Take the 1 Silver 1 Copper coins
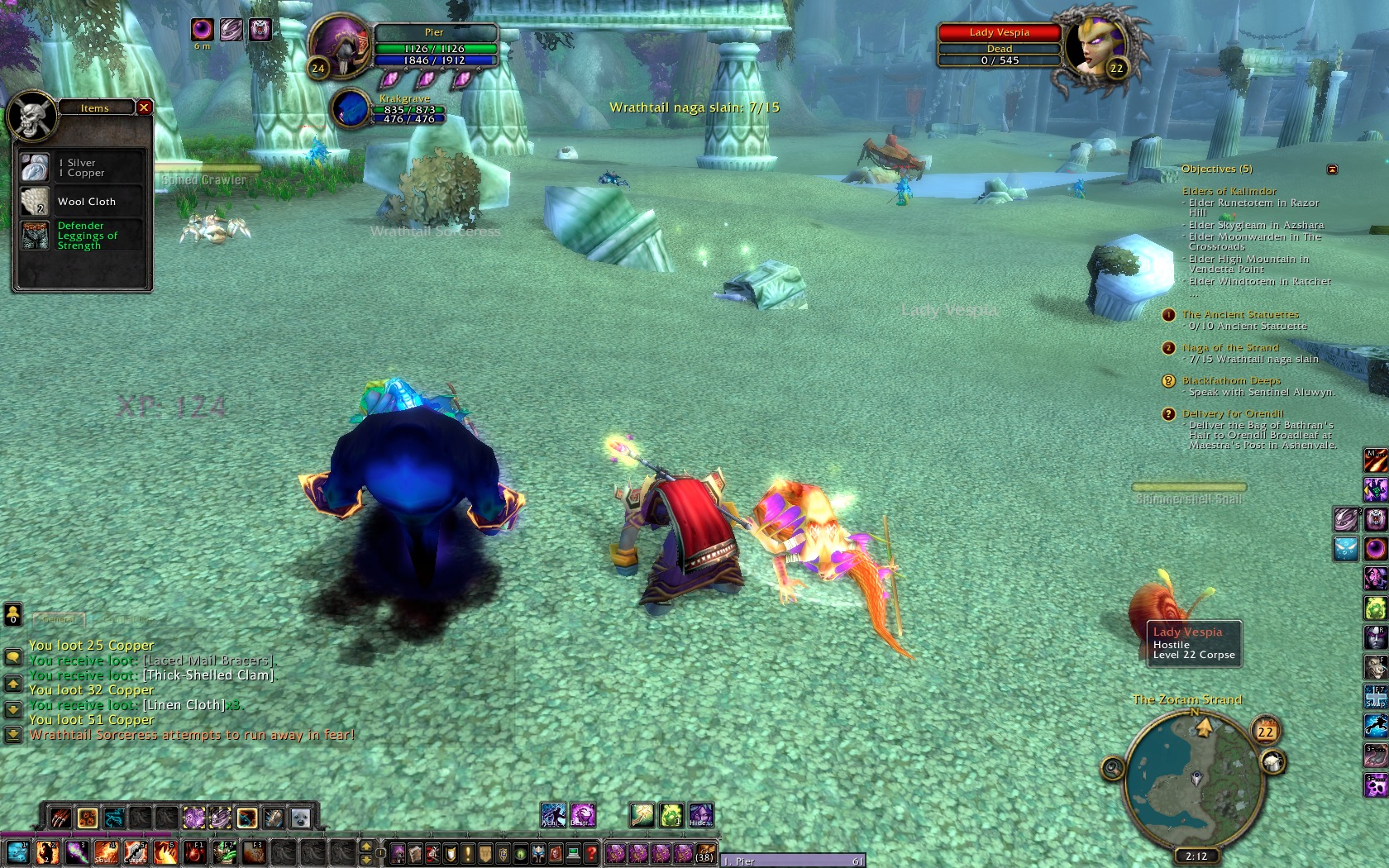 click(35, 168)
